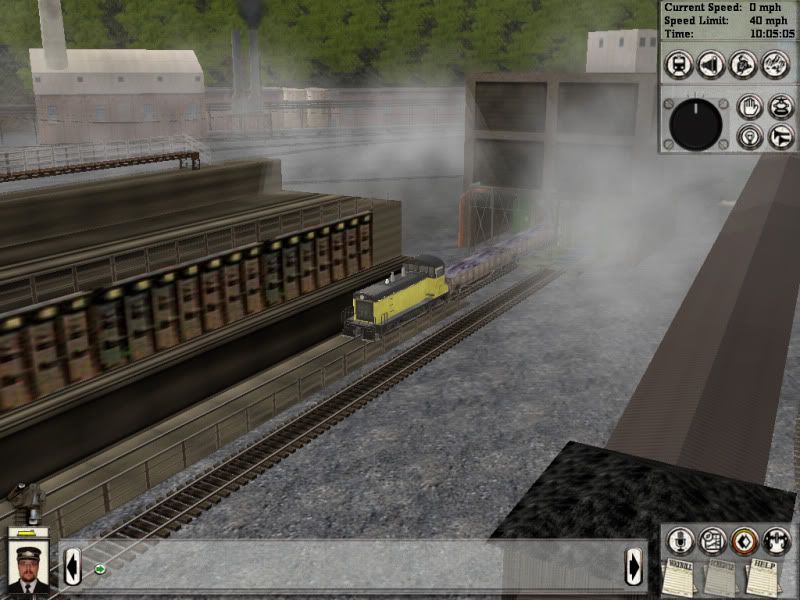Image resolution: width=800 pixels, height=600 pixels.
Task: Sound the bell with the speaker icon
Action: pos(712,64)
